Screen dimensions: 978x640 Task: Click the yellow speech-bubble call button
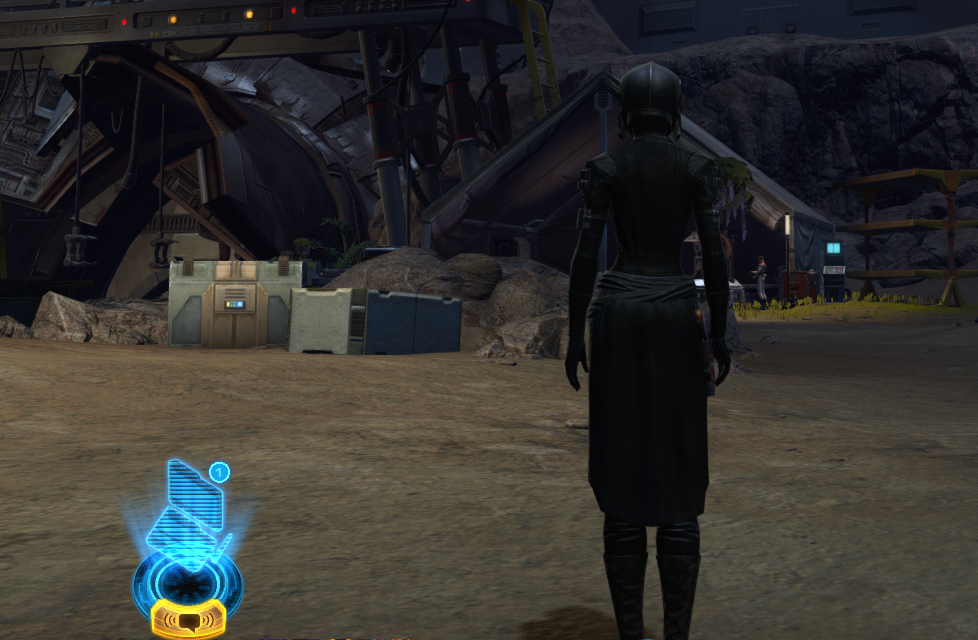pyautogui.click(x=187, y=620)
